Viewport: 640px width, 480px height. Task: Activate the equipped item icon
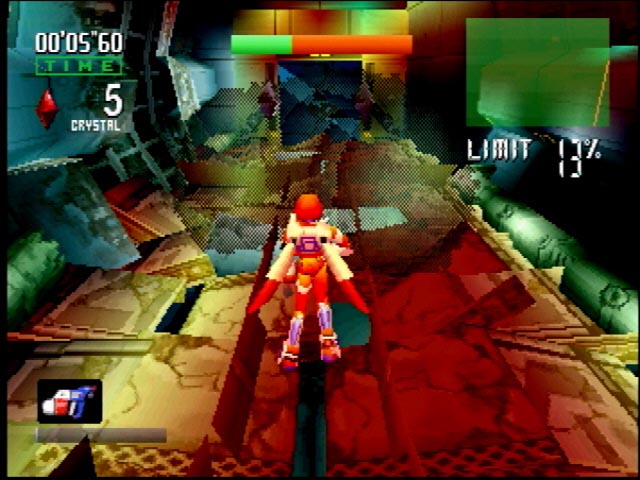[x=70, y=401]
